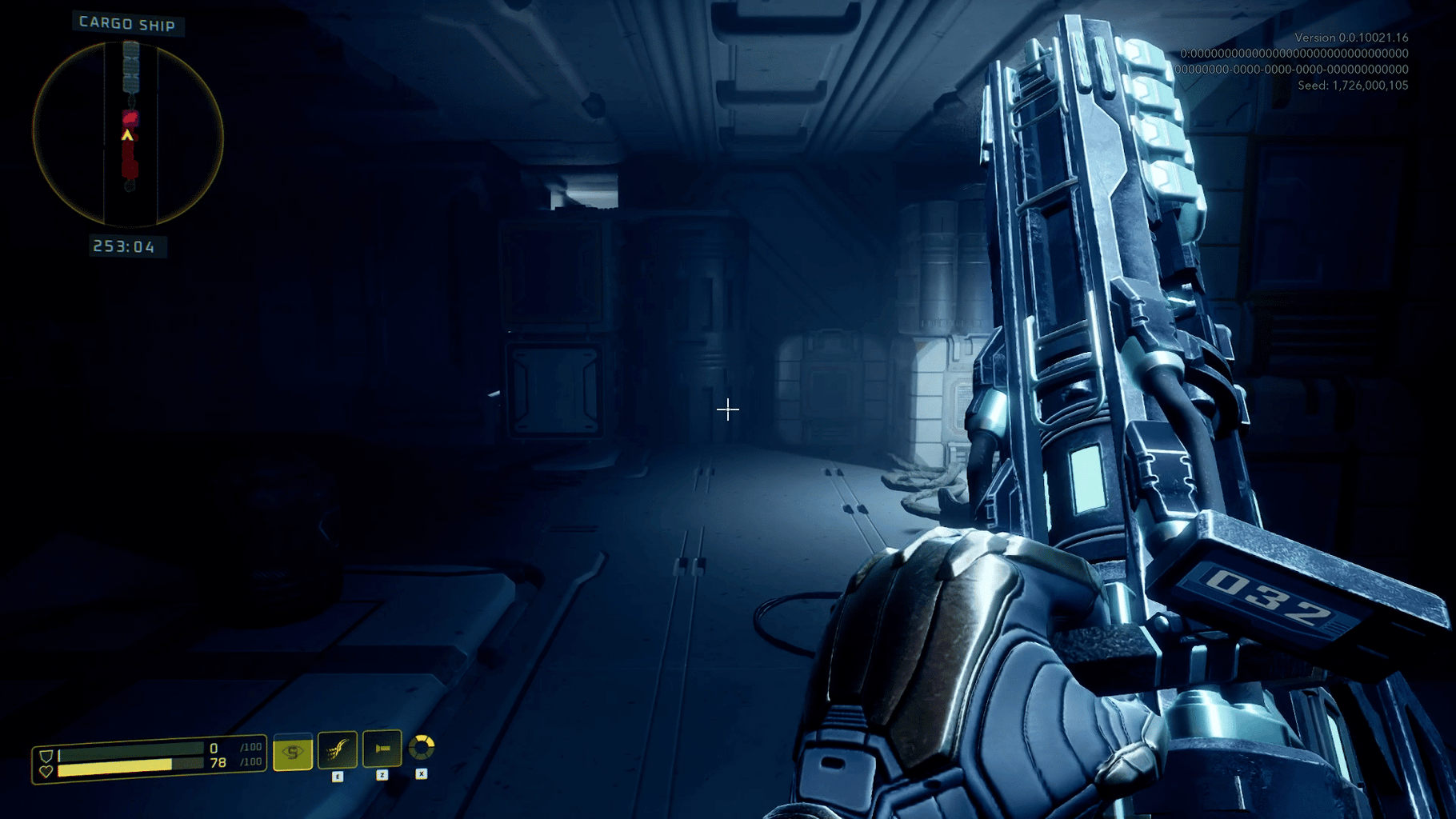The width and height of the screenshot is (1456, 819).
Task: Click the segmented ring charge icon
Action: [422, 748]
